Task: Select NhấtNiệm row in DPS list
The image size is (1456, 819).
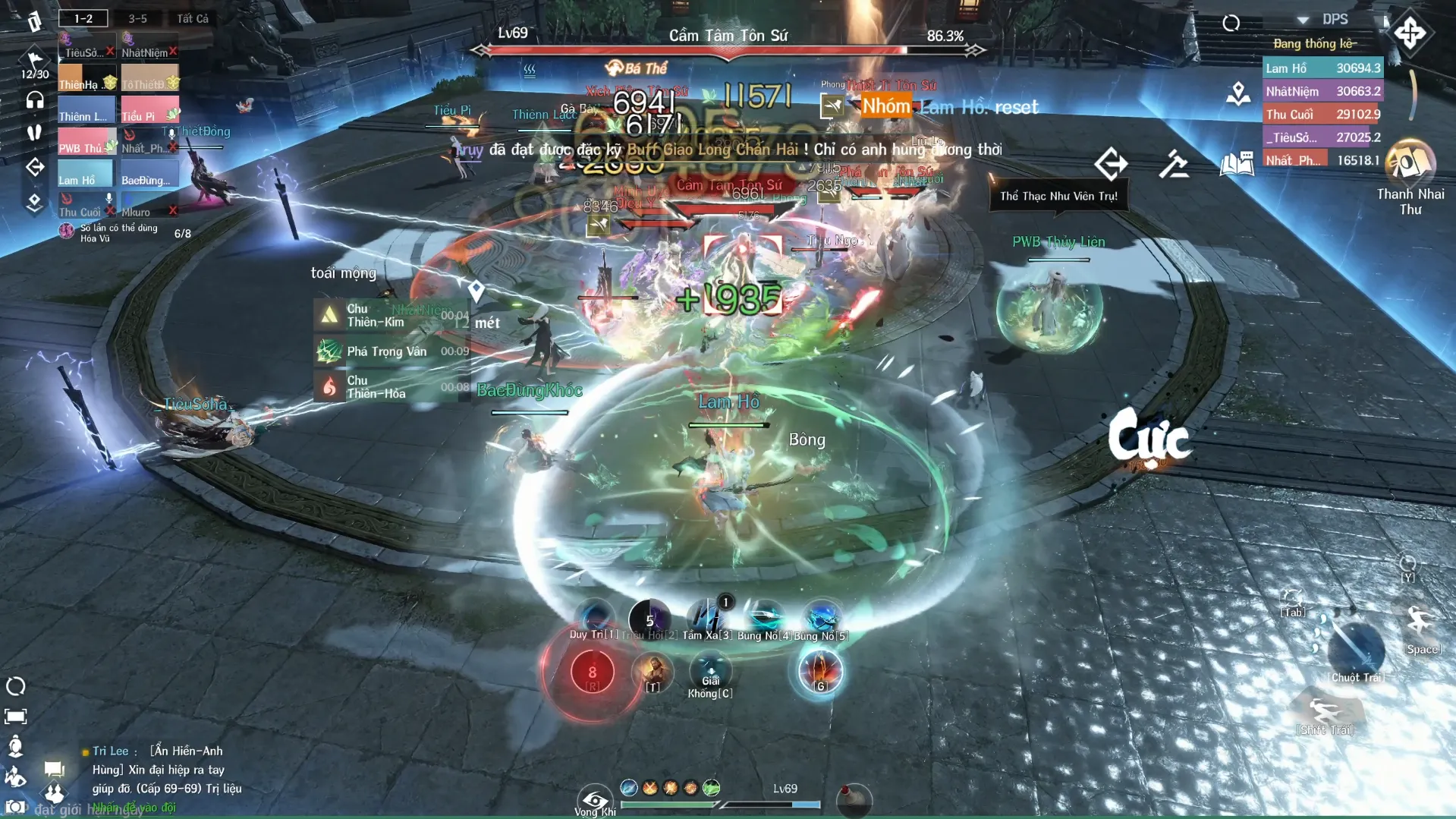Action: [x=1322, y=91]
